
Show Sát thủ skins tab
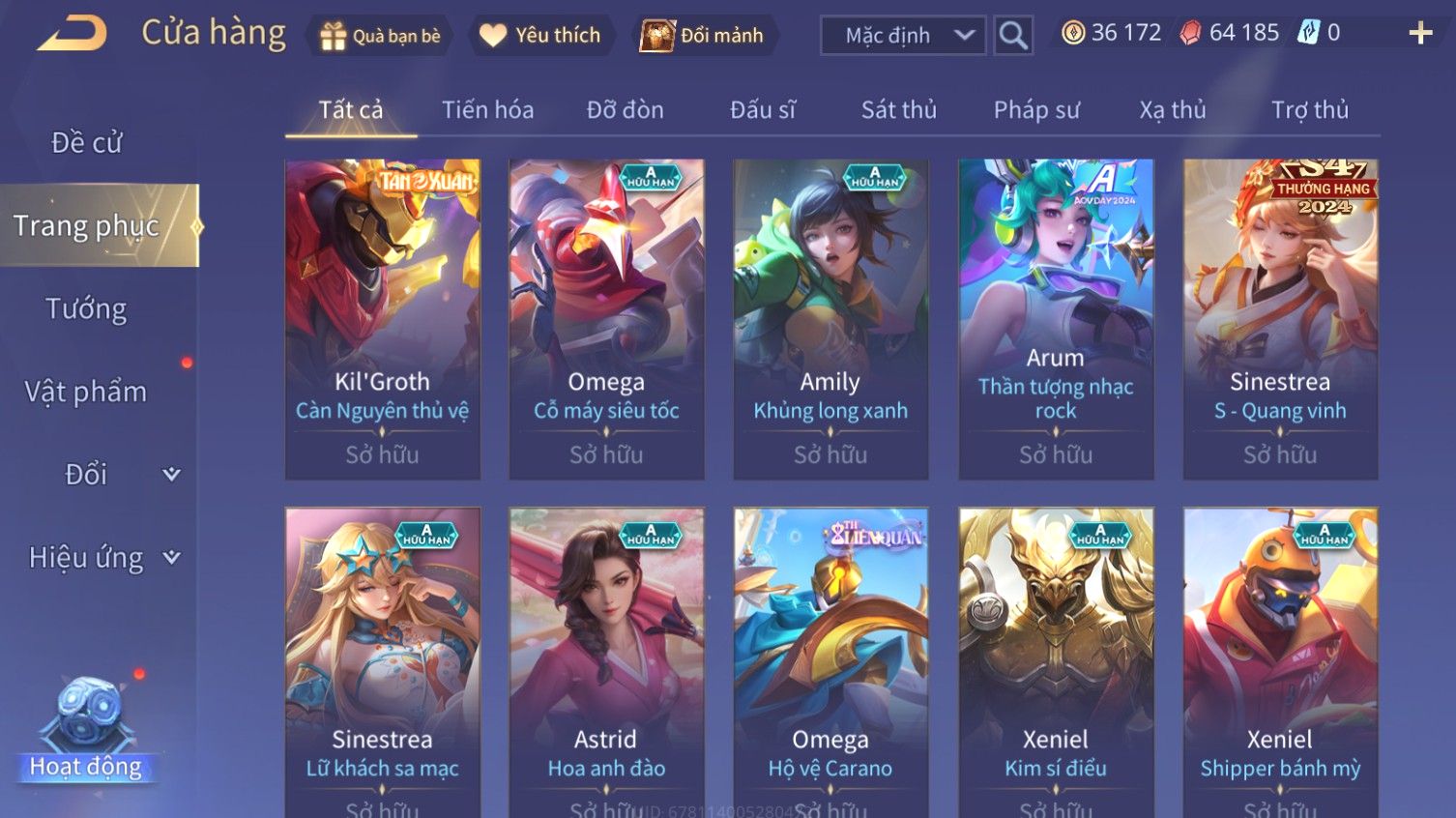898,110
